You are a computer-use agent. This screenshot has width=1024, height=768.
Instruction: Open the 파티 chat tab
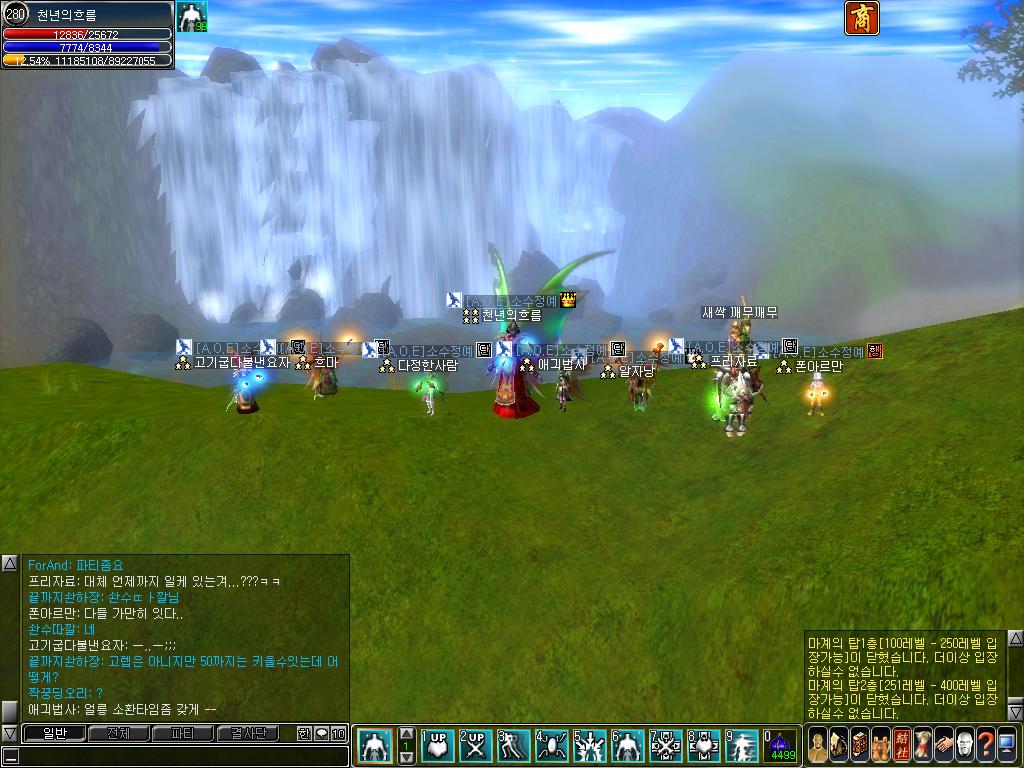point(183,734)
